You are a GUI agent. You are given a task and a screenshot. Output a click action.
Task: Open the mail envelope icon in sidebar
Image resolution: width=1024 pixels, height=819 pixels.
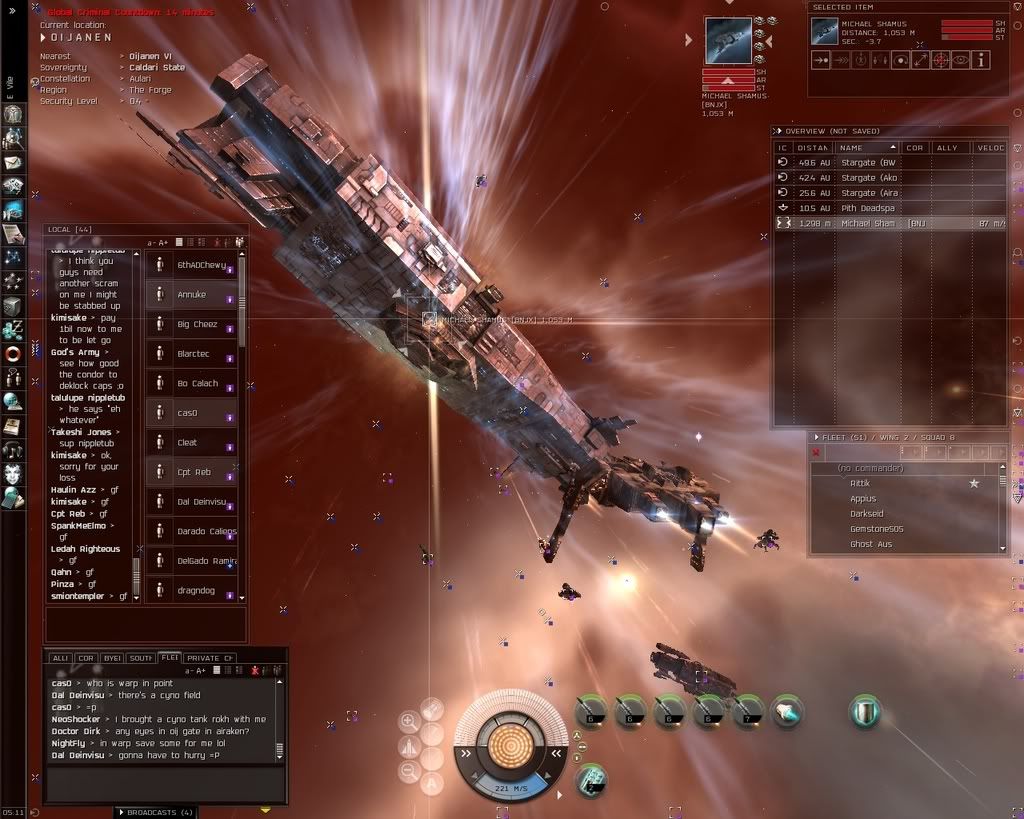(13, 162)
